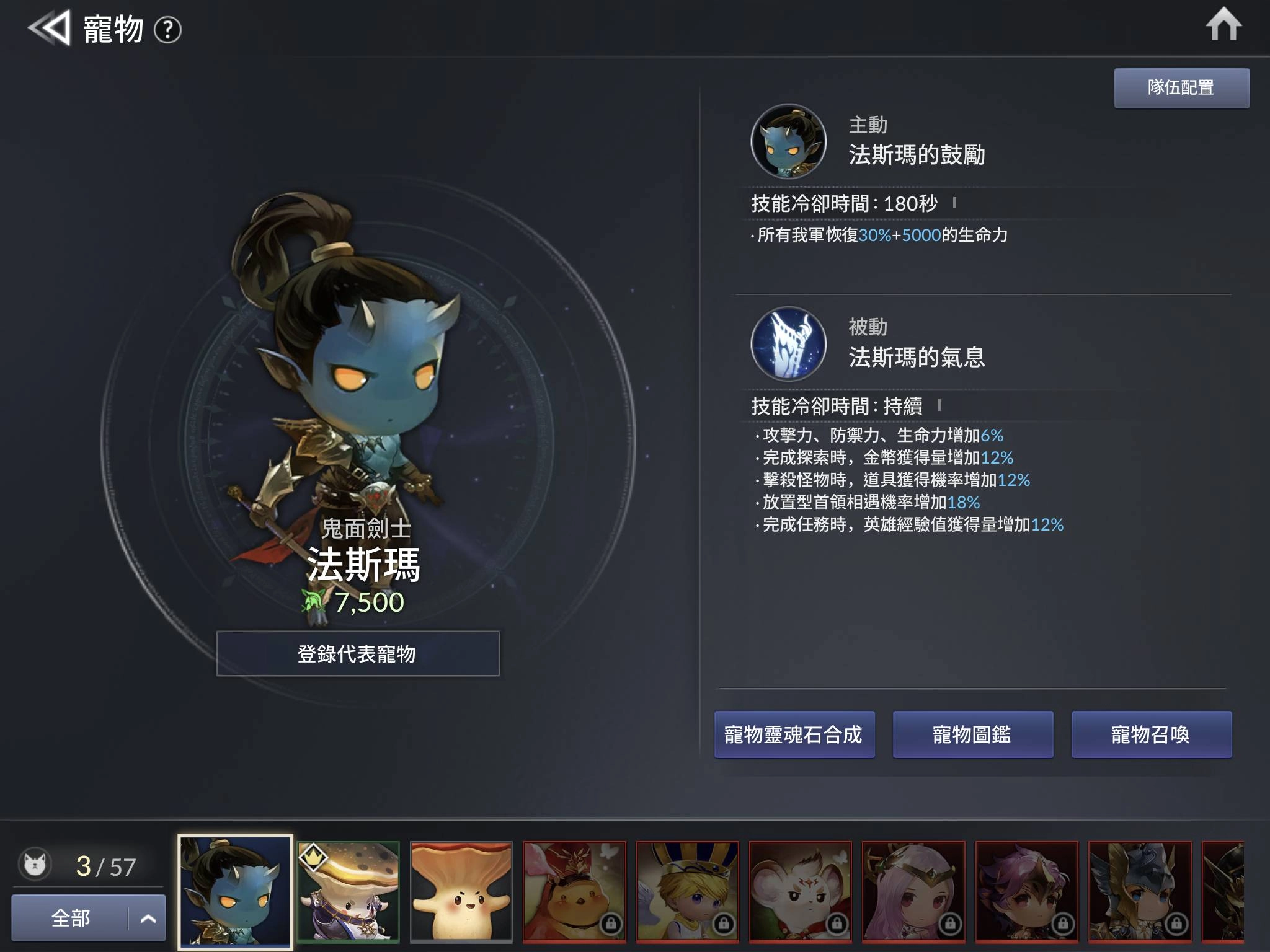Go to 寵物召喚 pet summon
The image size is (1270, 952).
tap(1151, 734)
